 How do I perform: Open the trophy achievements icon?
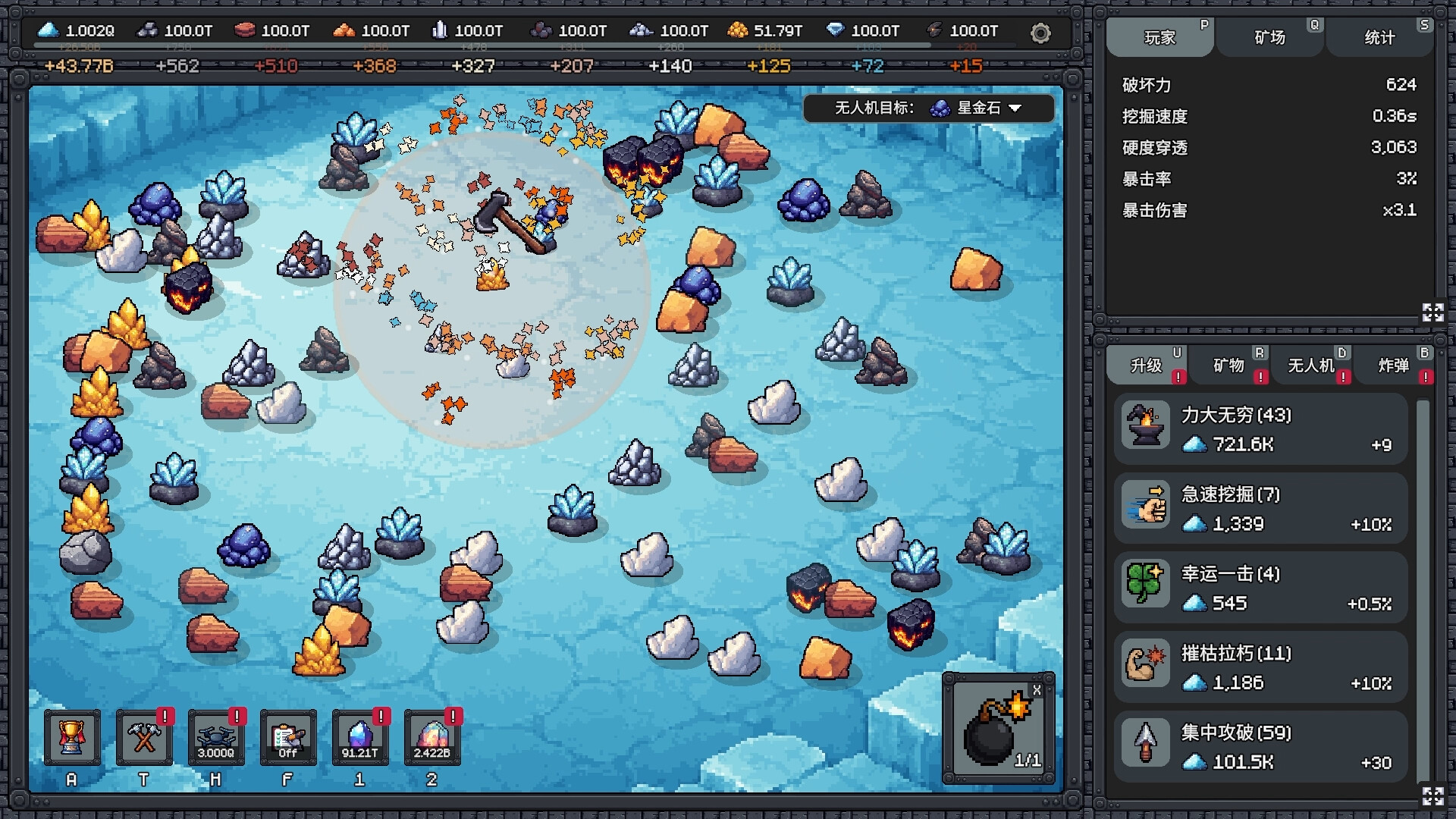pyautogui.click(x=72, y=736)
